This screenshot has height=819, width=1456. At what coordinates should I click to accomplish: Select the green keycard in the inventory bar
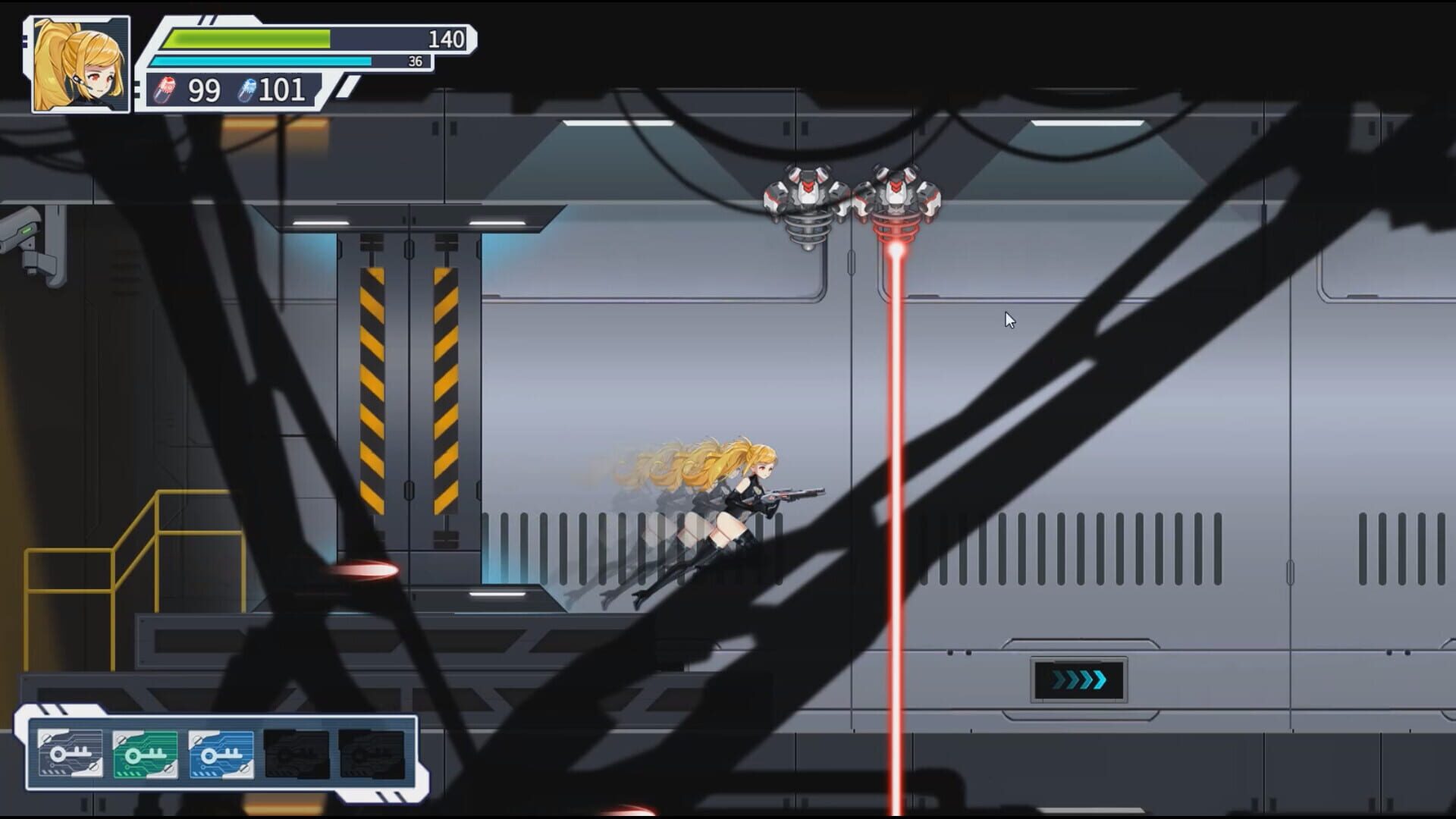pyautogui.click(x=146, y=755)
